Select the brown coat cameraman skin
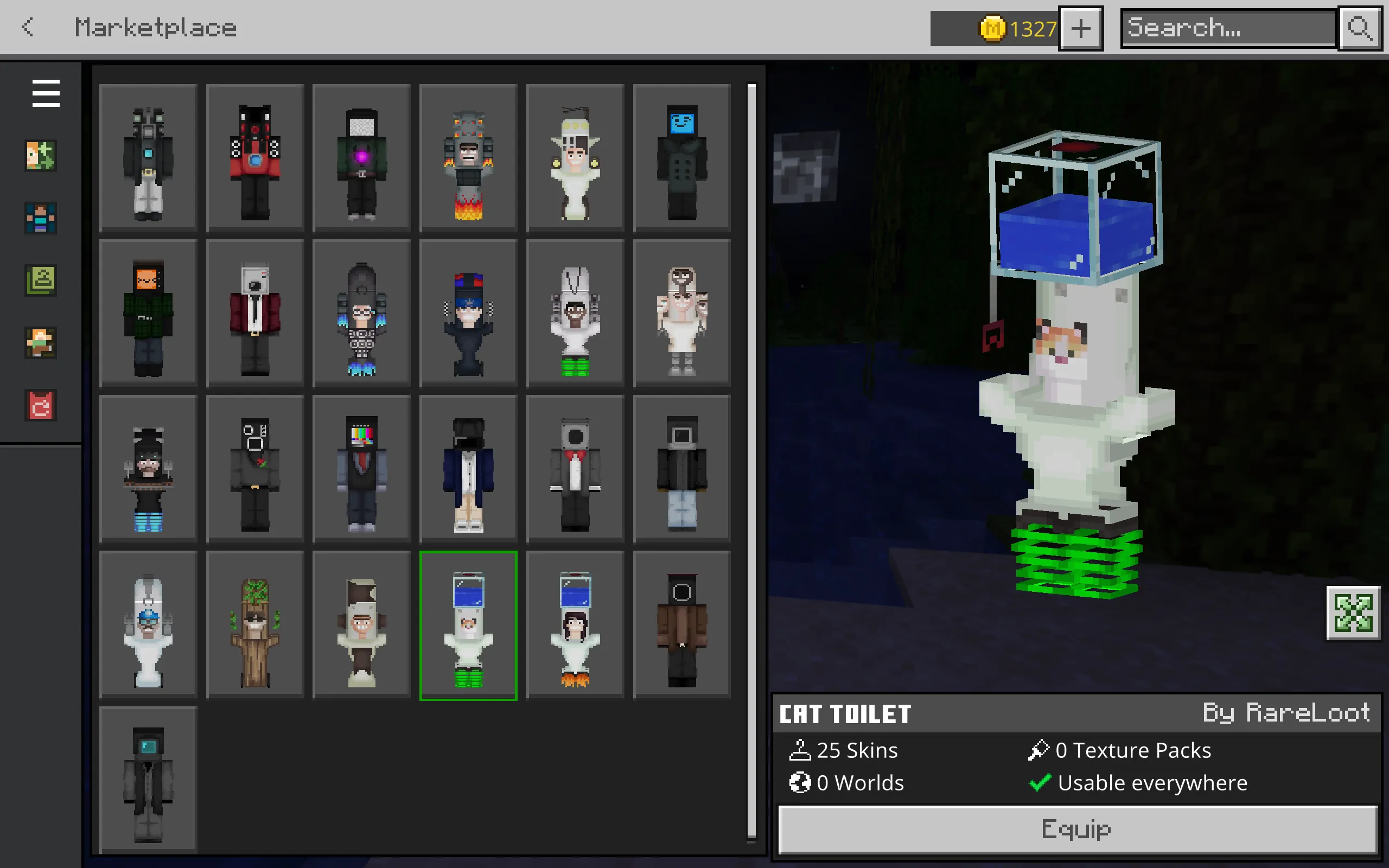 click(x=682, y=625)
